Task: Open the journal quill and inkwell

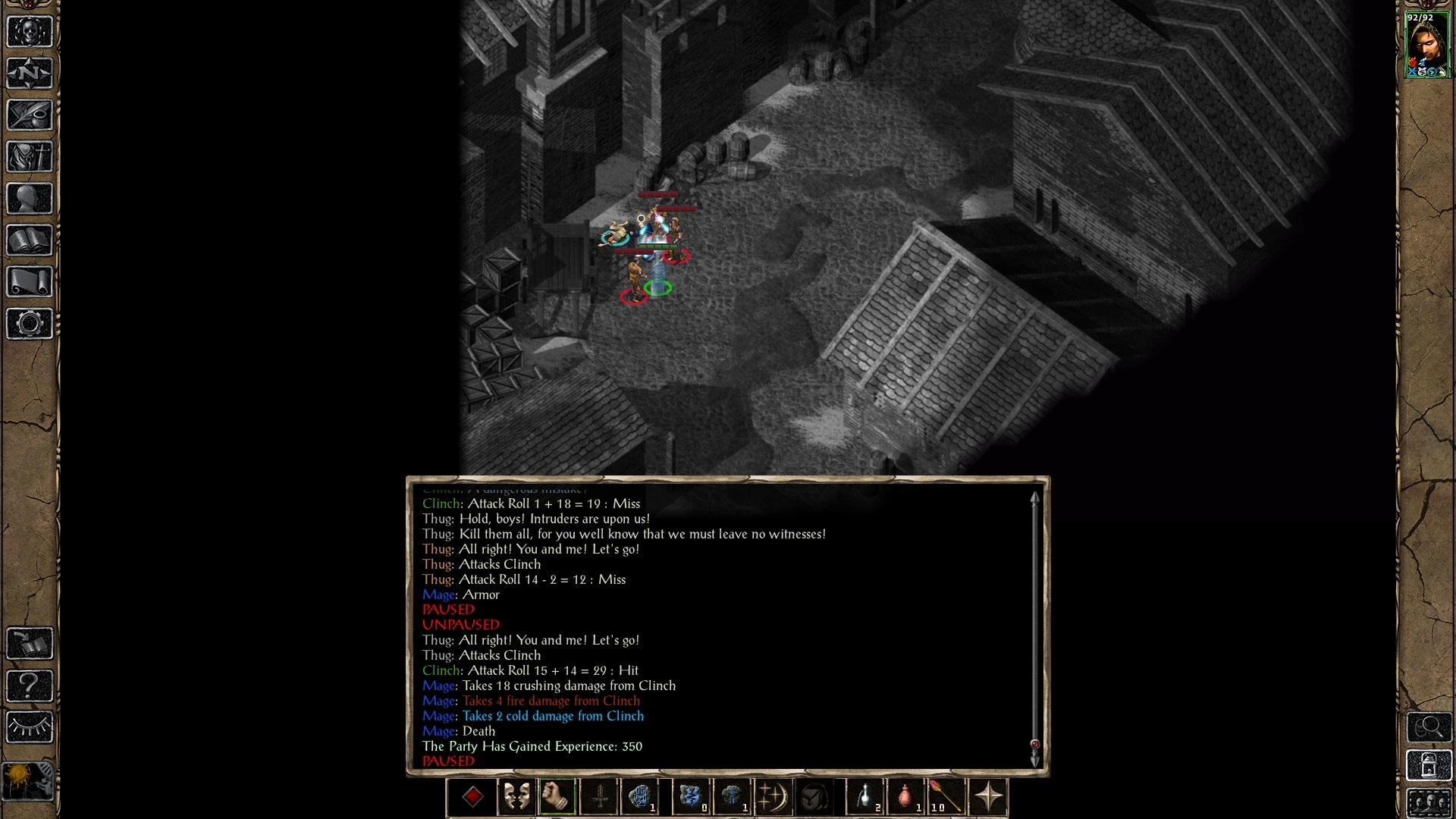Action: (x=30, y=116)
